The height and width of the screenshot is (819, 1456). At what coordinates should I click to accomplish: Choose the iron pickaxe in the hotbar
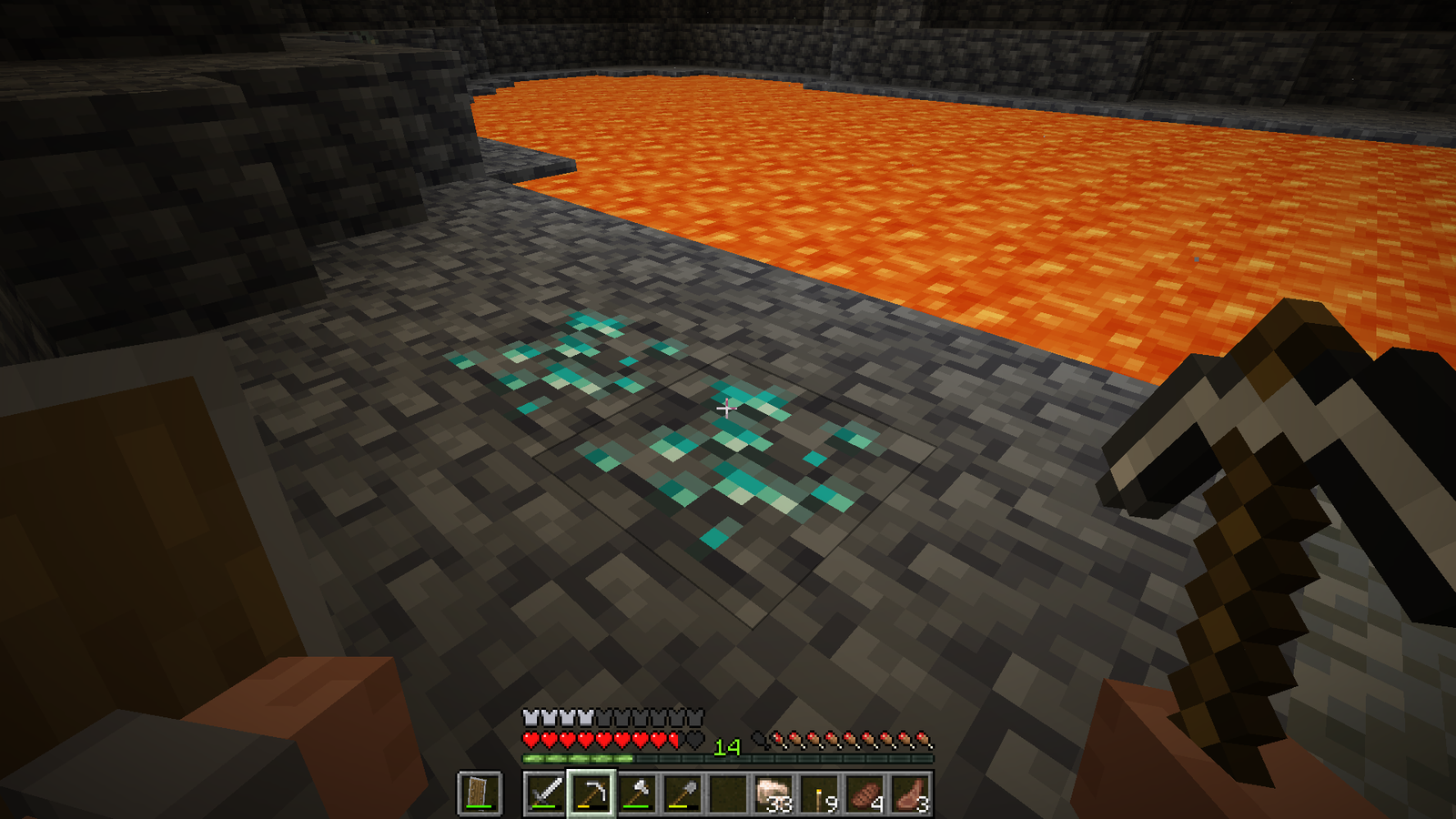pyautogui.click(x=591, y=794)
